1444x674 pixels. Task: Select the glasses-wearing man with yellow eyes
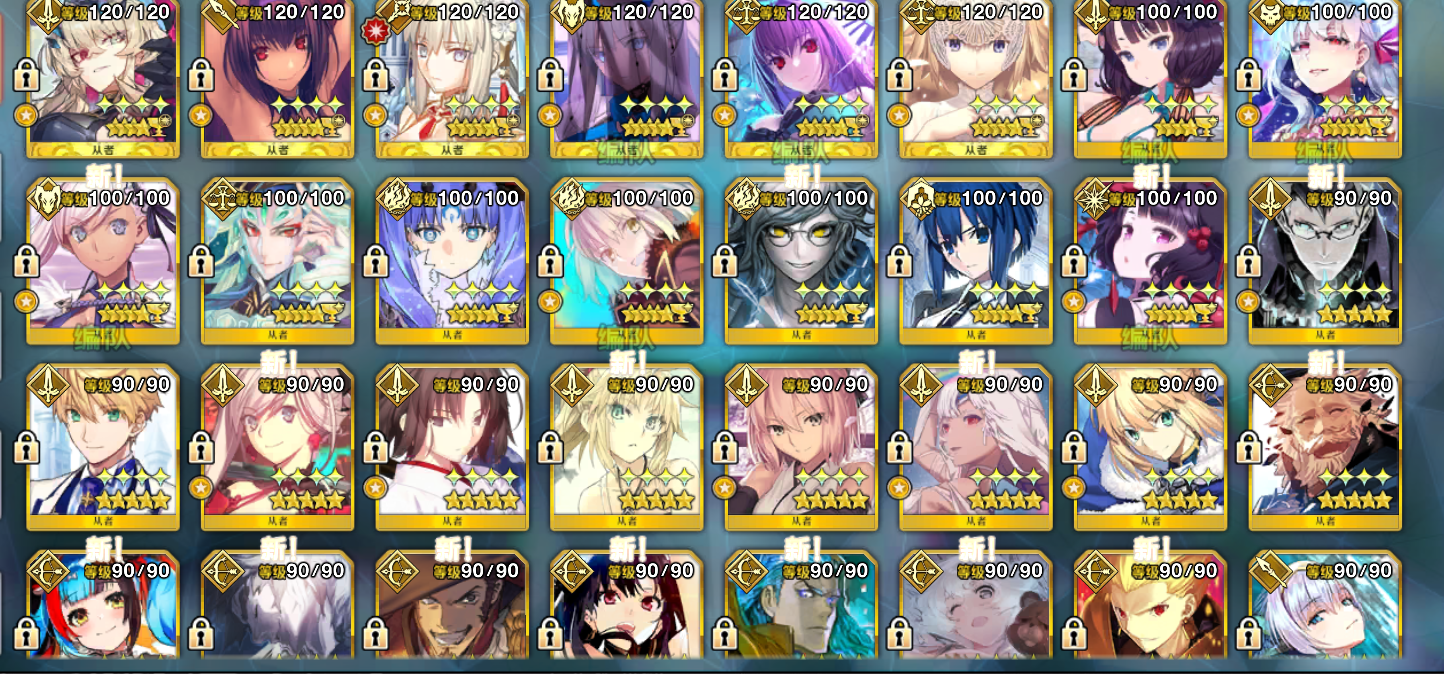(801, 261)
